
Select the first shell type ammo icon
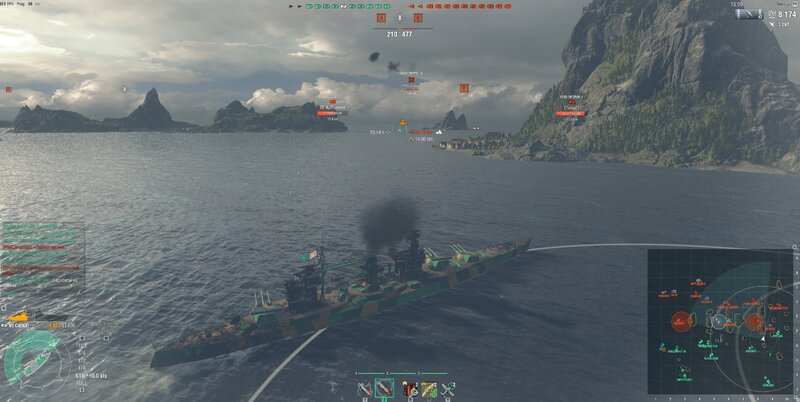[x=362, y=388]
